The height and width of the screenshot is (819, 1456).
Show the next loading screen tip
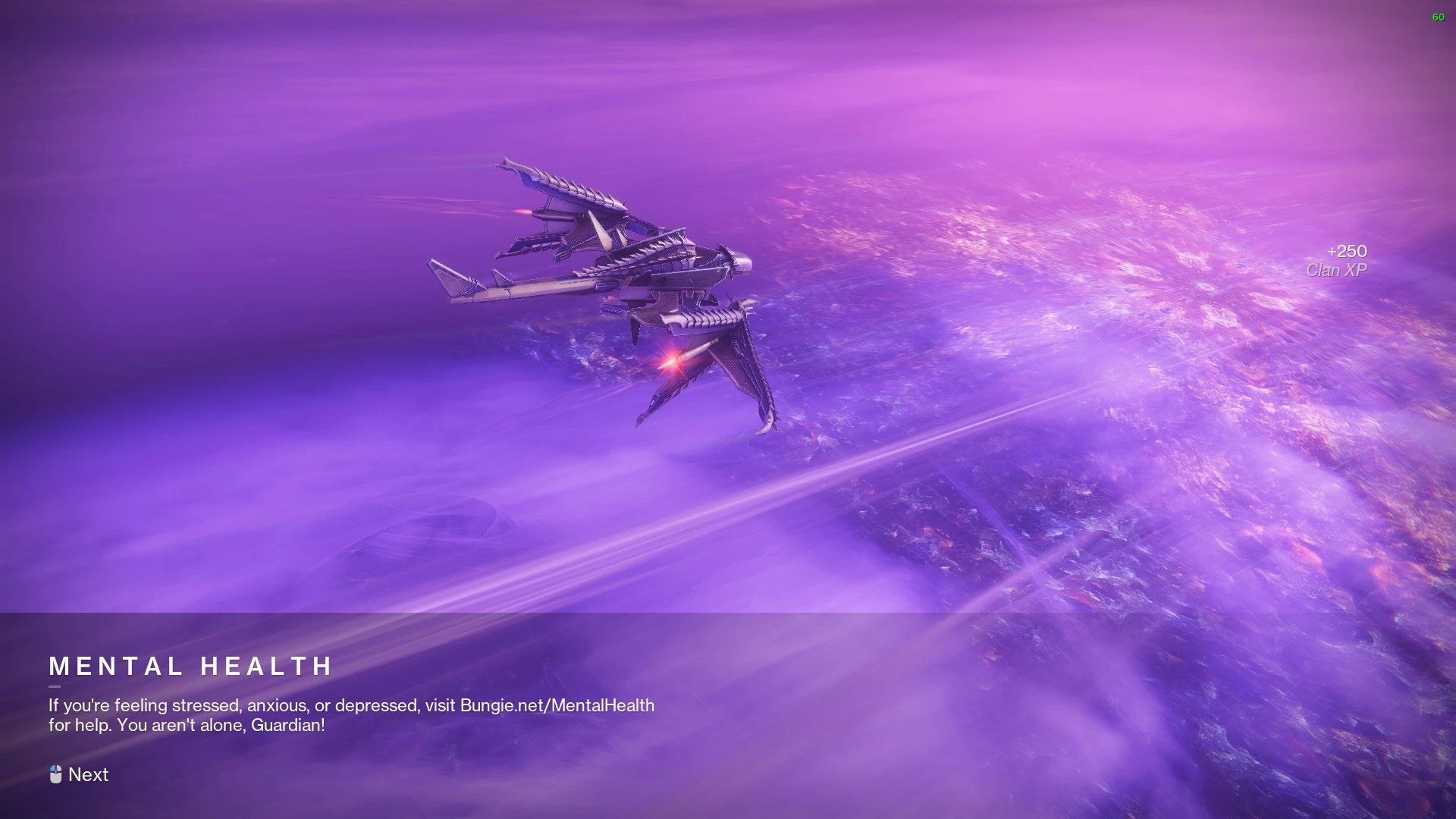80,774
